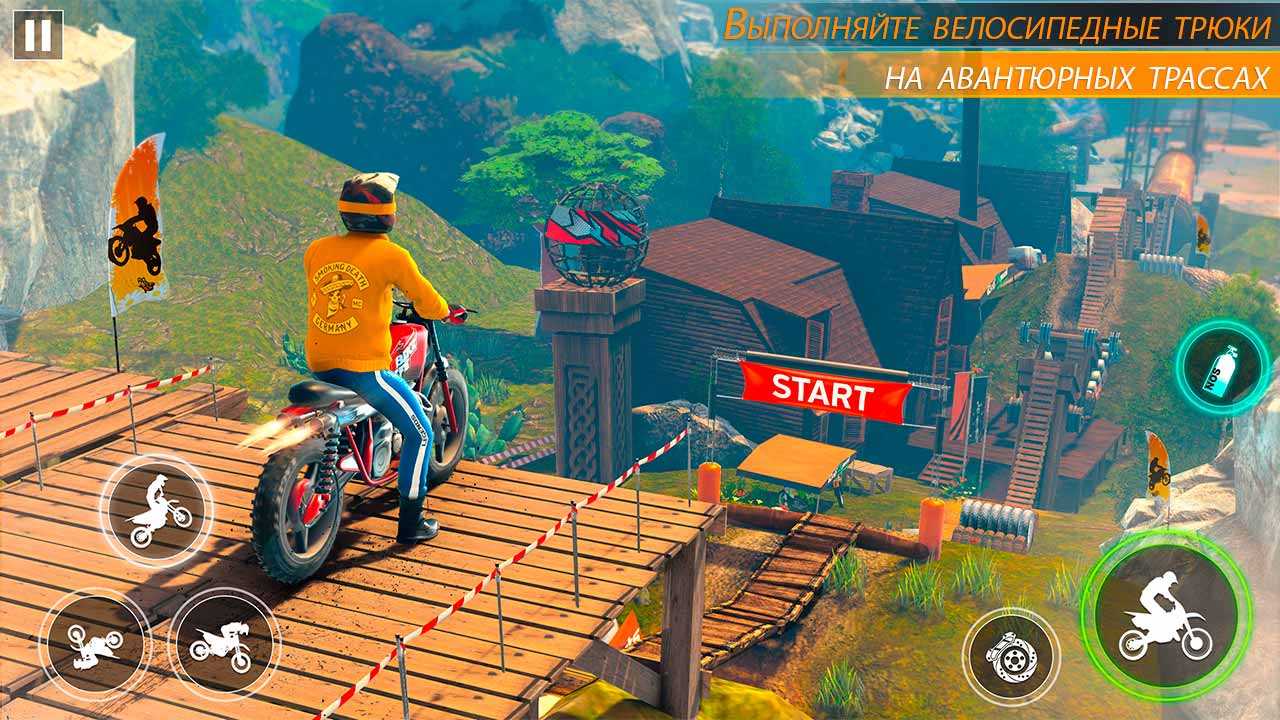Viewport: 1280px width, 720px height.
Task: Do the crouched rider stunt
Action: click(x=220, y=641)
